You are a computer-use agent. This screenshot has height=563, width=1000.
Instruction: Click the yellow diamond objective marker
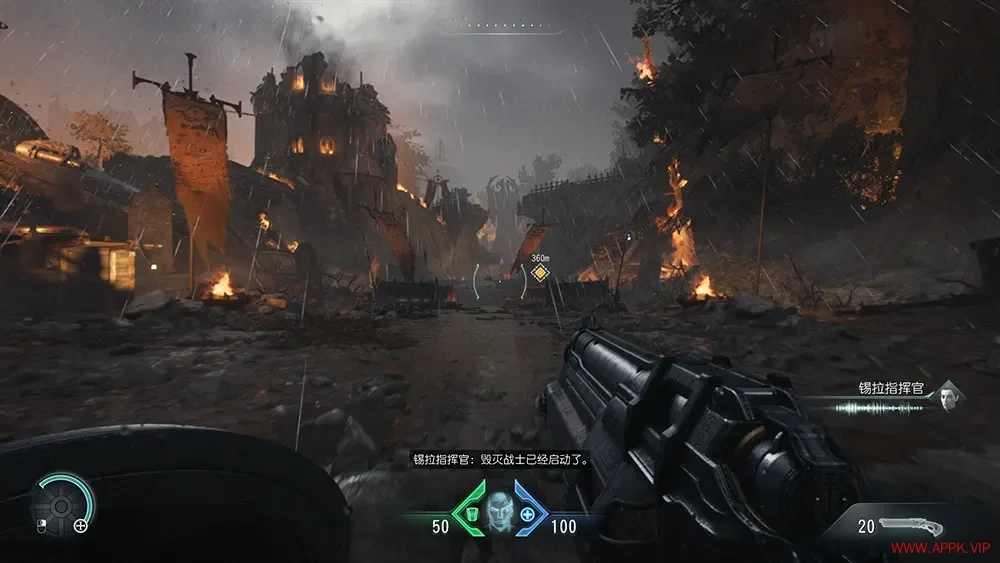[x=540, y=273]
